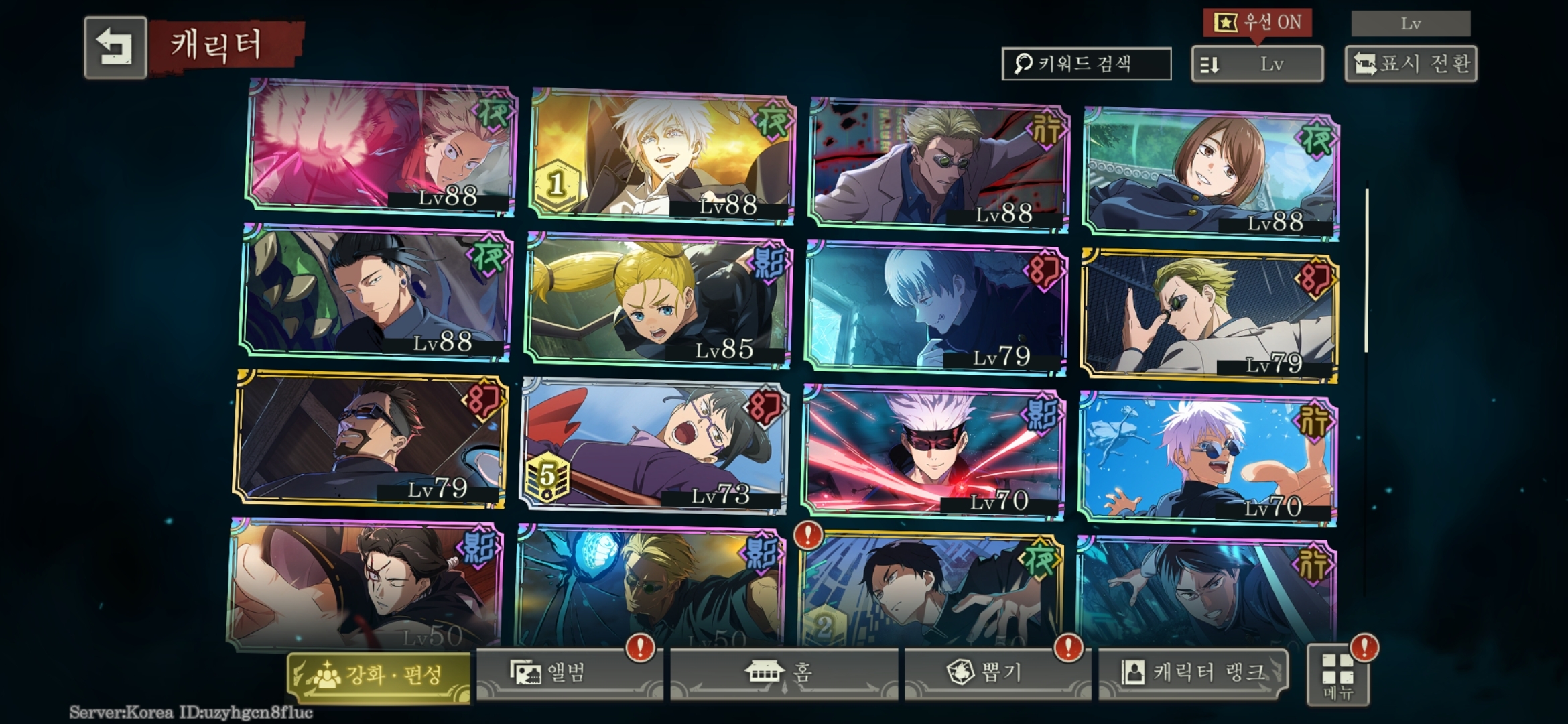Select the Lv88 pink-haired character card

point(381,147)
